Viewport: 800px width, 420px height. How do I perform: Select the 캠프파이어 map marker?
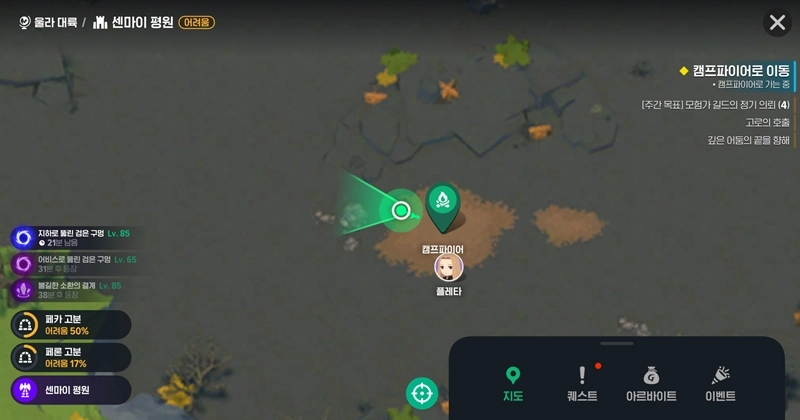[x=443, y=206]
